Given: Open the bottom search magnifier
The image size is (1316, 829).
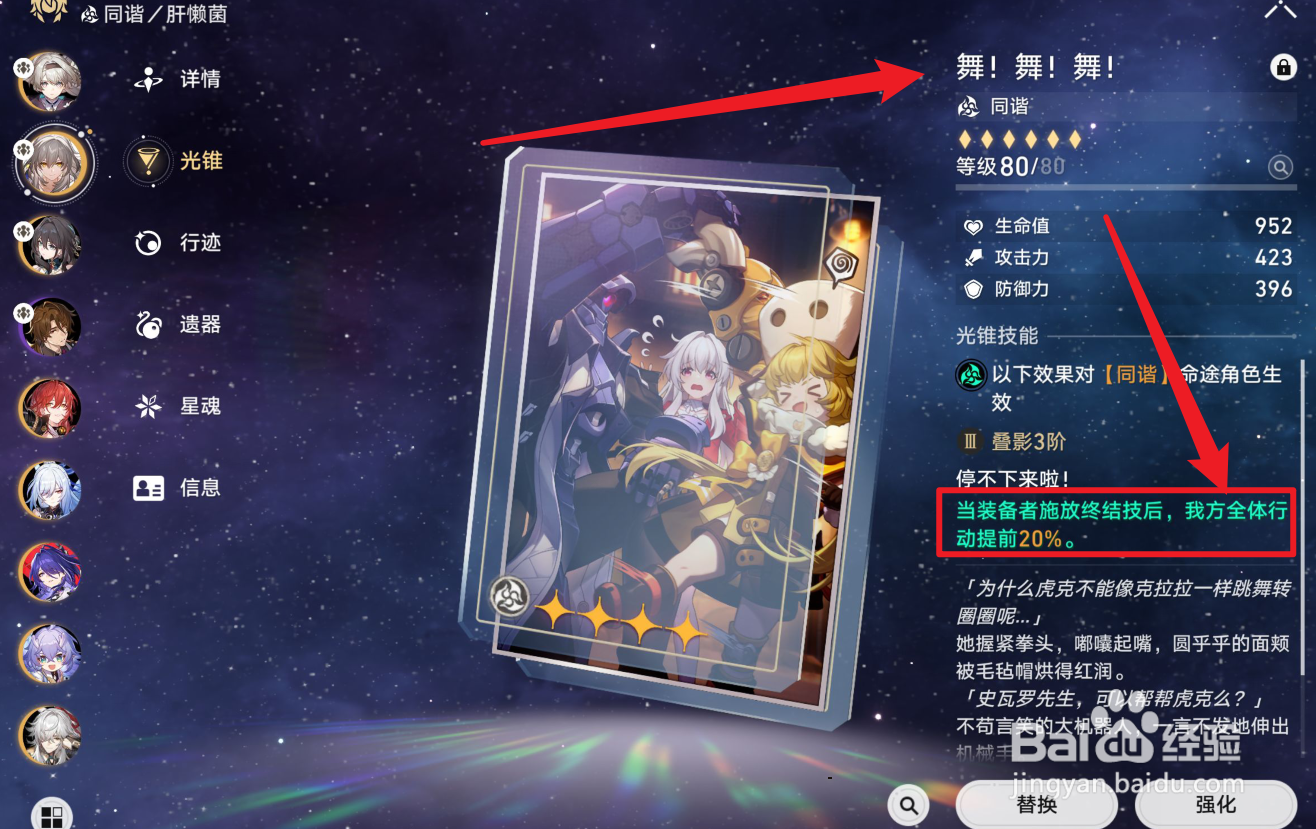Looking at the screenshot, I should click(907, 804).
